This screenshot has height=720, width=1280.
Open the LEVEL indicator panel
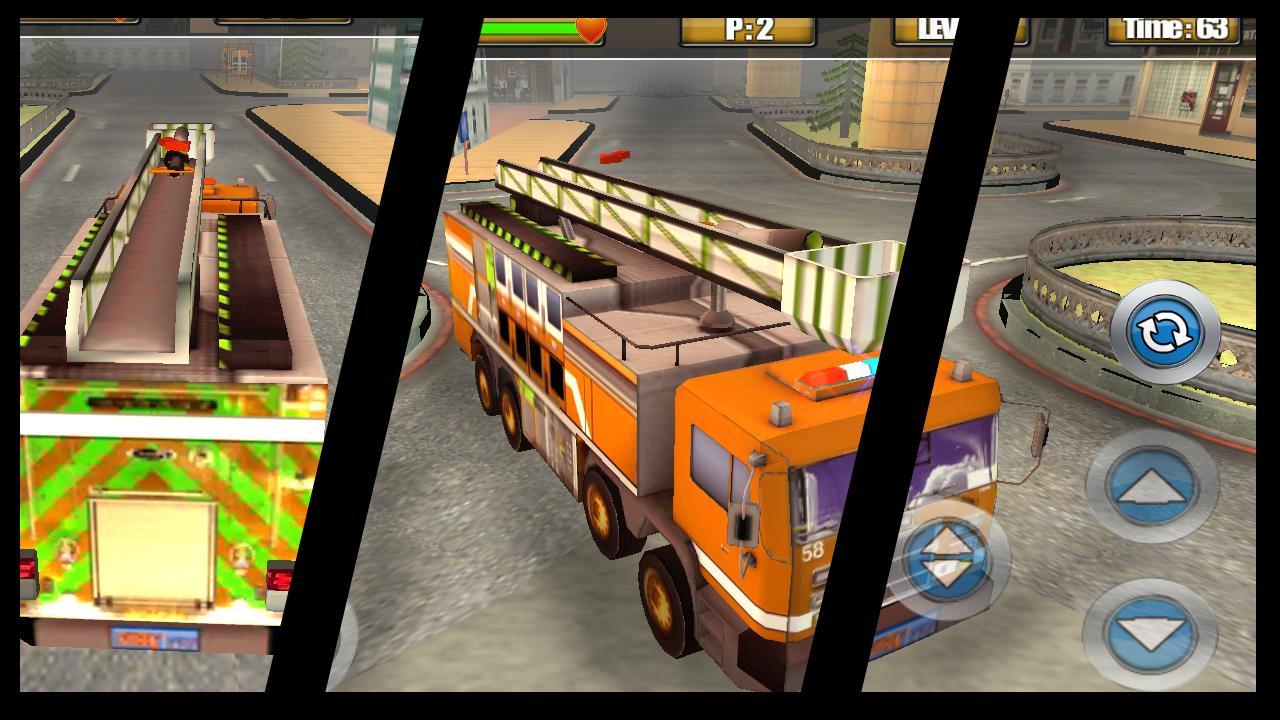pos(940,27)
